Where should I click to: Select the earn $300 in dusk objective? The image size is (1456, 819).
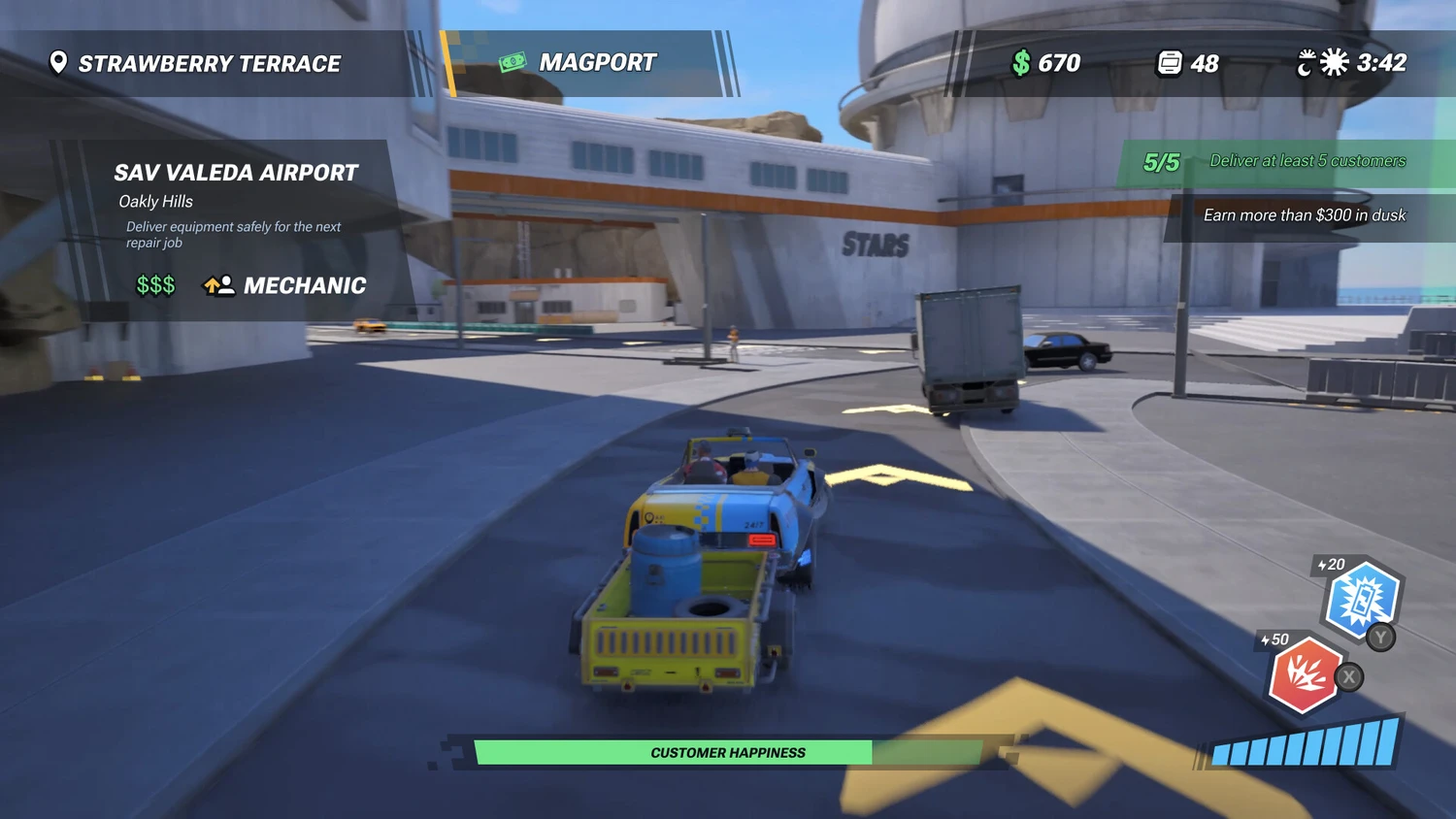coord(1304,215)
